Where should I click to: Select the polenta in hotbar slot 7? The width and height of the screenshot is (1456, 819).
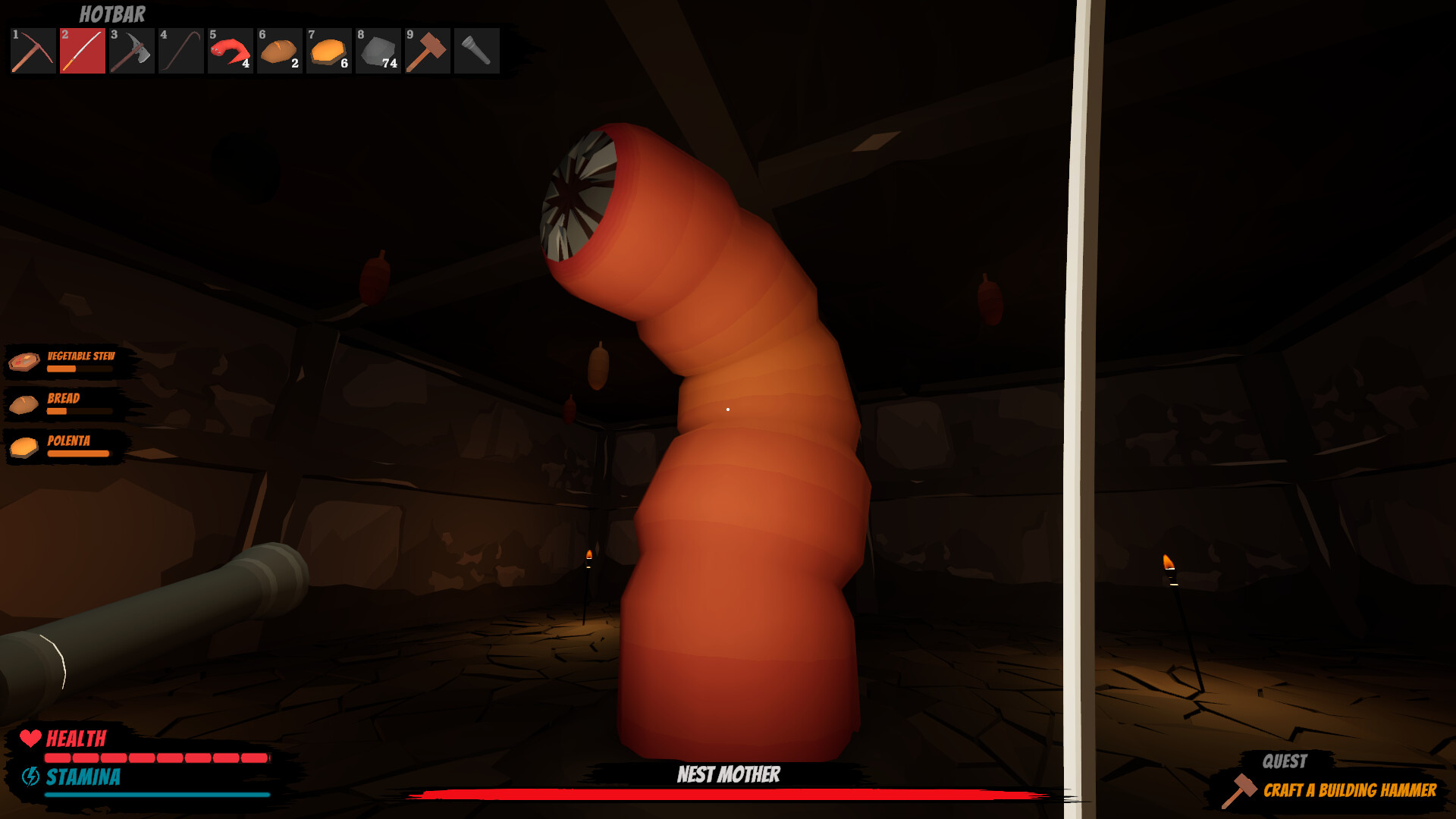coord(328,52)
